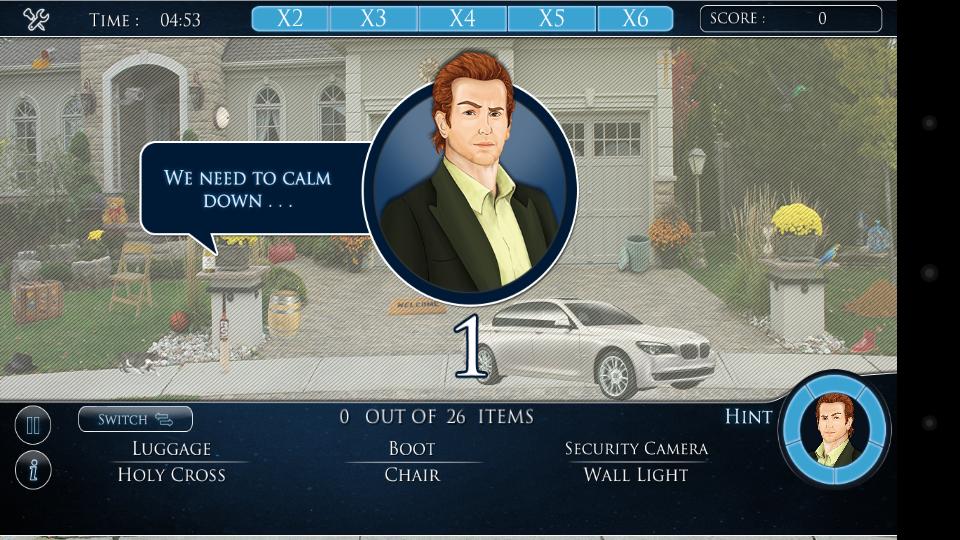960x540 pixels.
Task: Pause the game with the pause button
Action: click(x=33, y=426)
